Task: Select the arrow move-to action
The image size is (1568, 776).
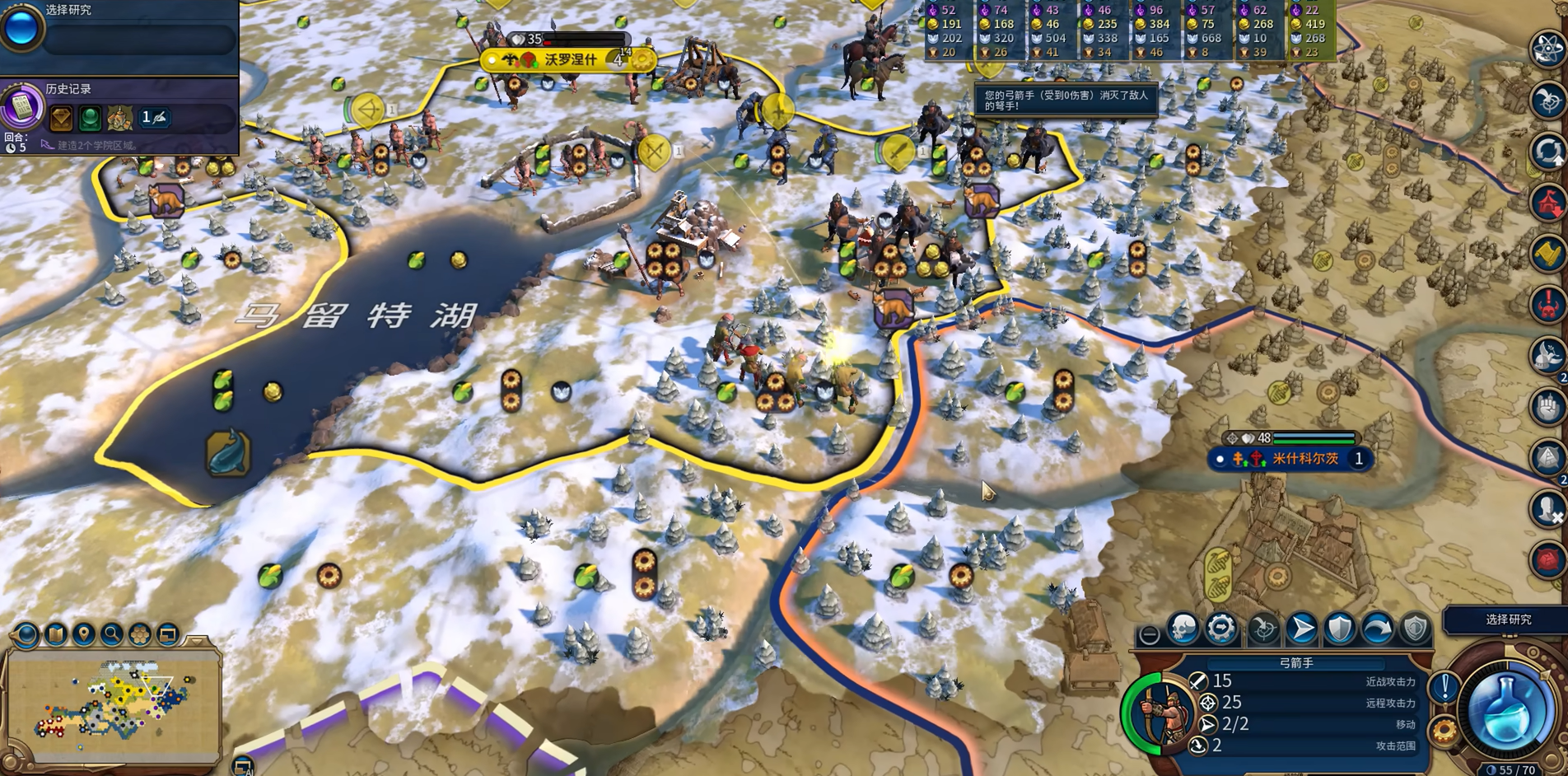Action: click(x=1301, y=629)
